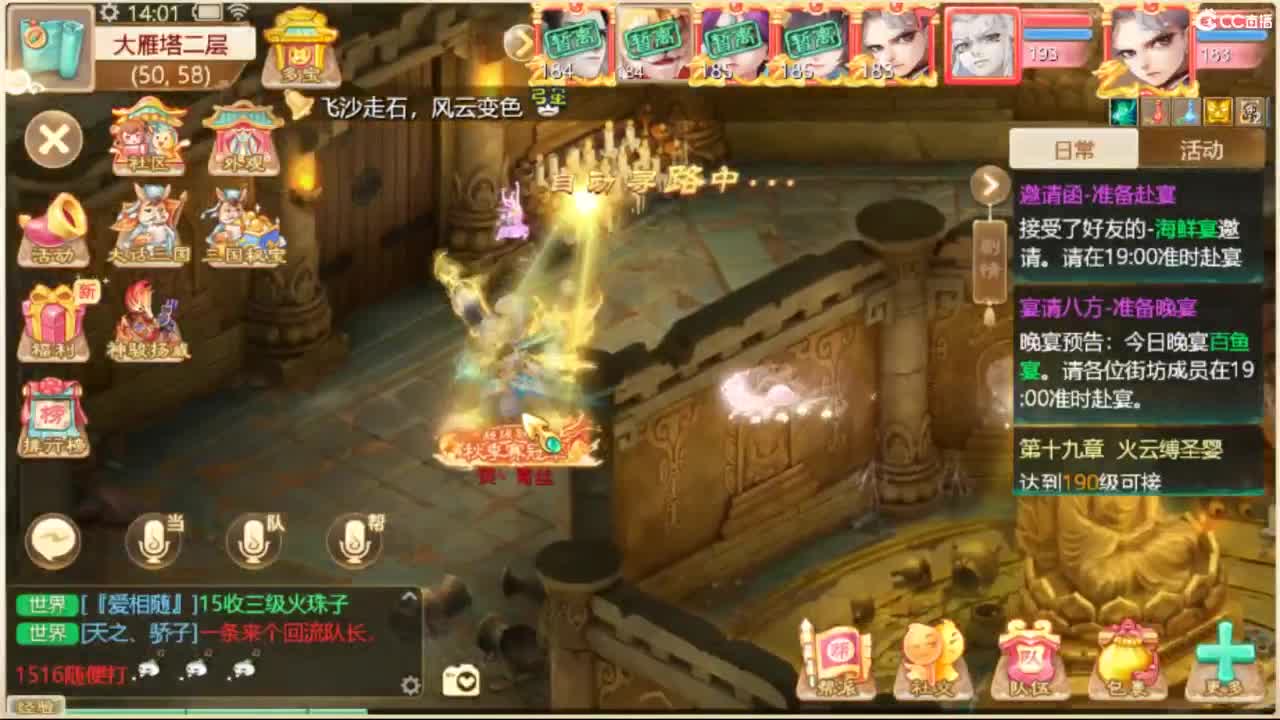Open the camera screenshot-share icon in chat
Image resolution: width=1280 pixels, height=720 pixels.
point(462,678)
